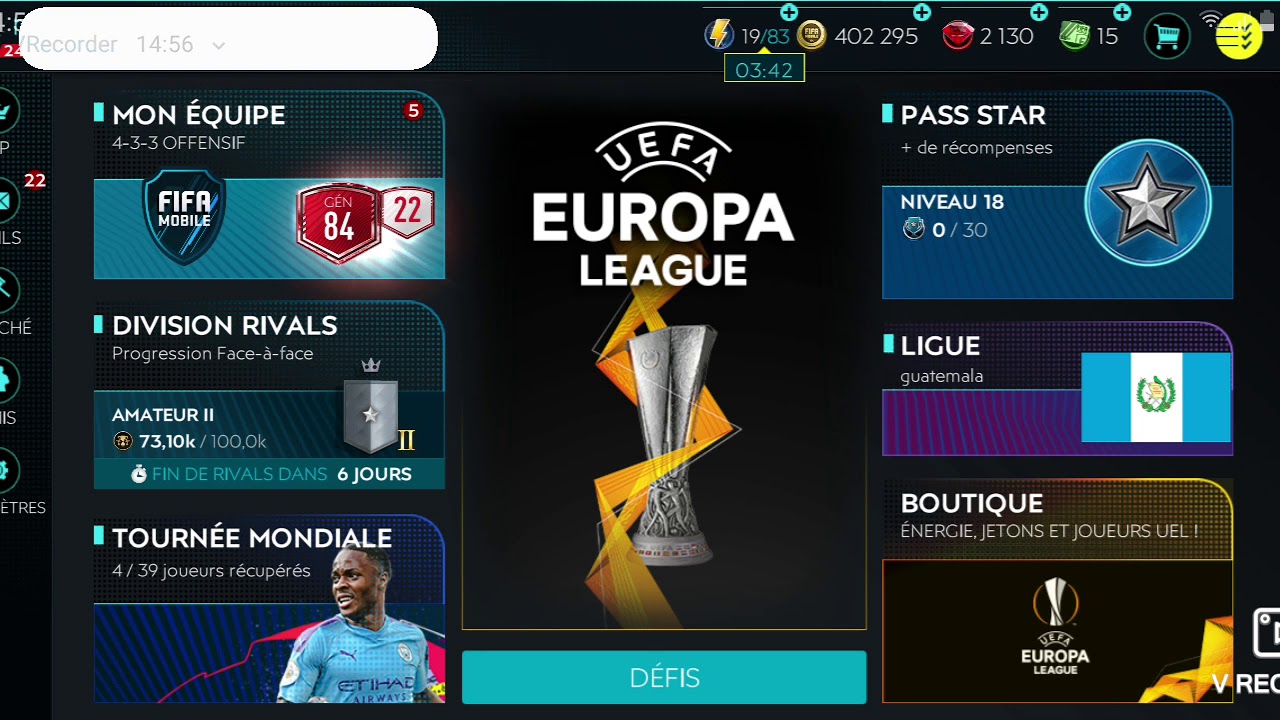Tap the gold coin icon next to 402 295
The height and width of the screenshot is (720, 1280).
click(808, 35)
